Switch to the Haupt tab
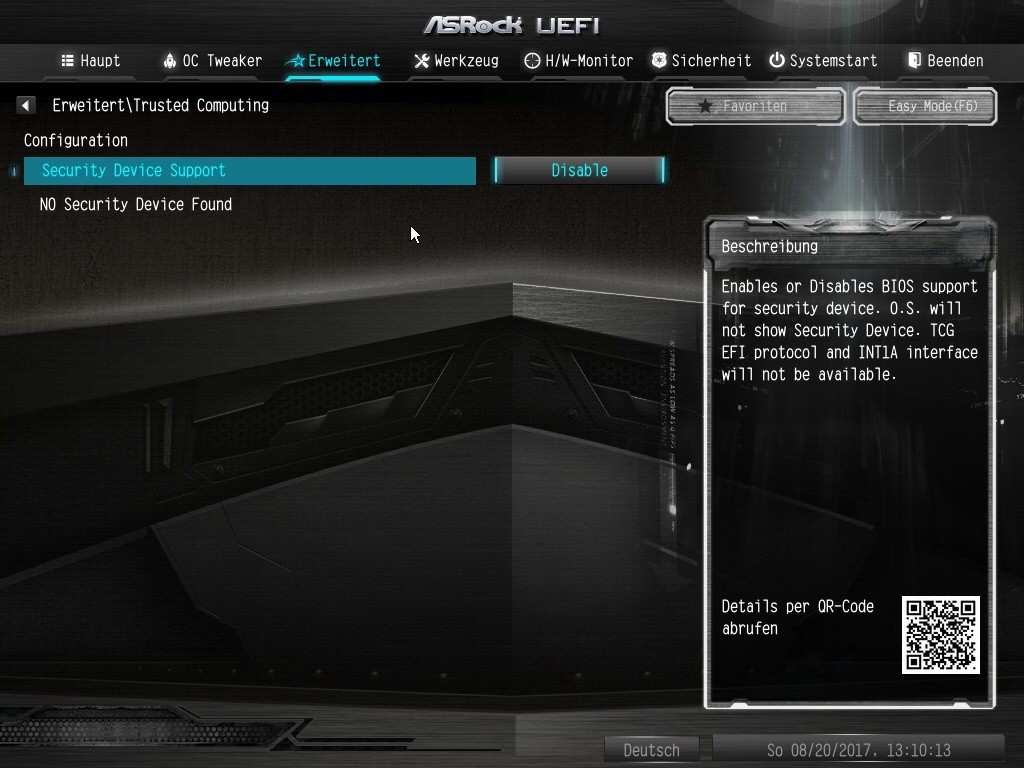The height and width of the screenshot is (768, 1024). click(91, 61)
